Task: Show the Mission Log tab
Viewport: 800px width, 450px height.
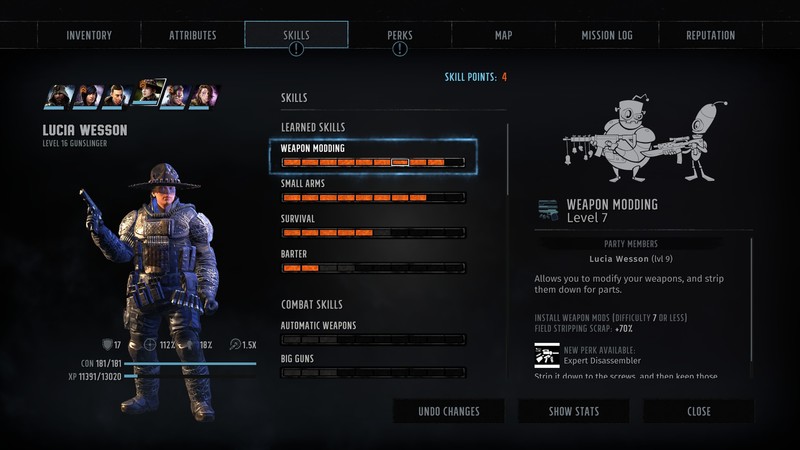Action: [x=607, y=35]
